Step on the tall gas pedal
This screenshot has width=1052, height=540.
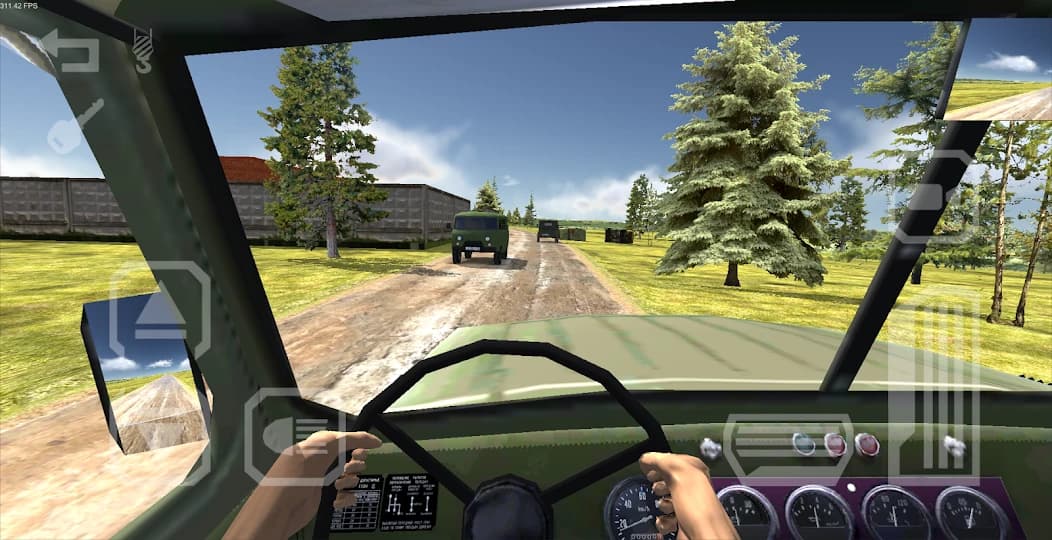935,387
